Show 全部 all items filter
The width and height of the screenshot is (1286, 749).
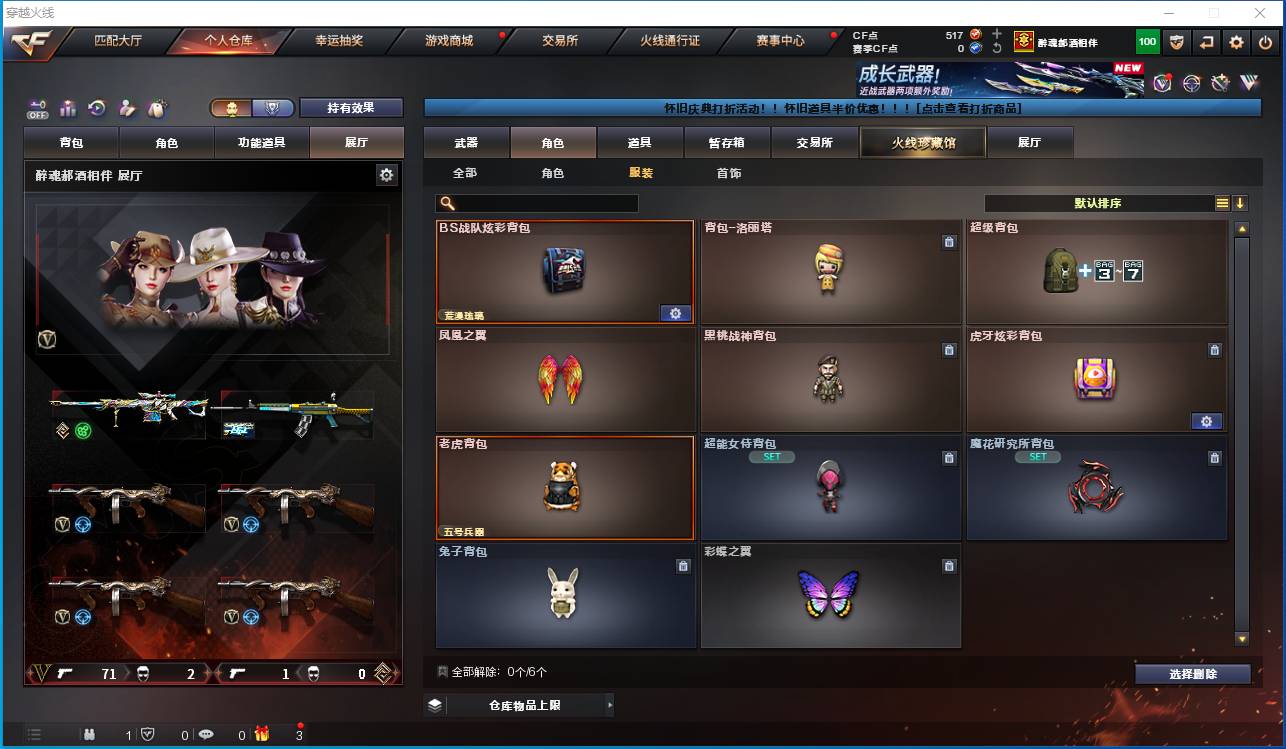click(465, 173)
